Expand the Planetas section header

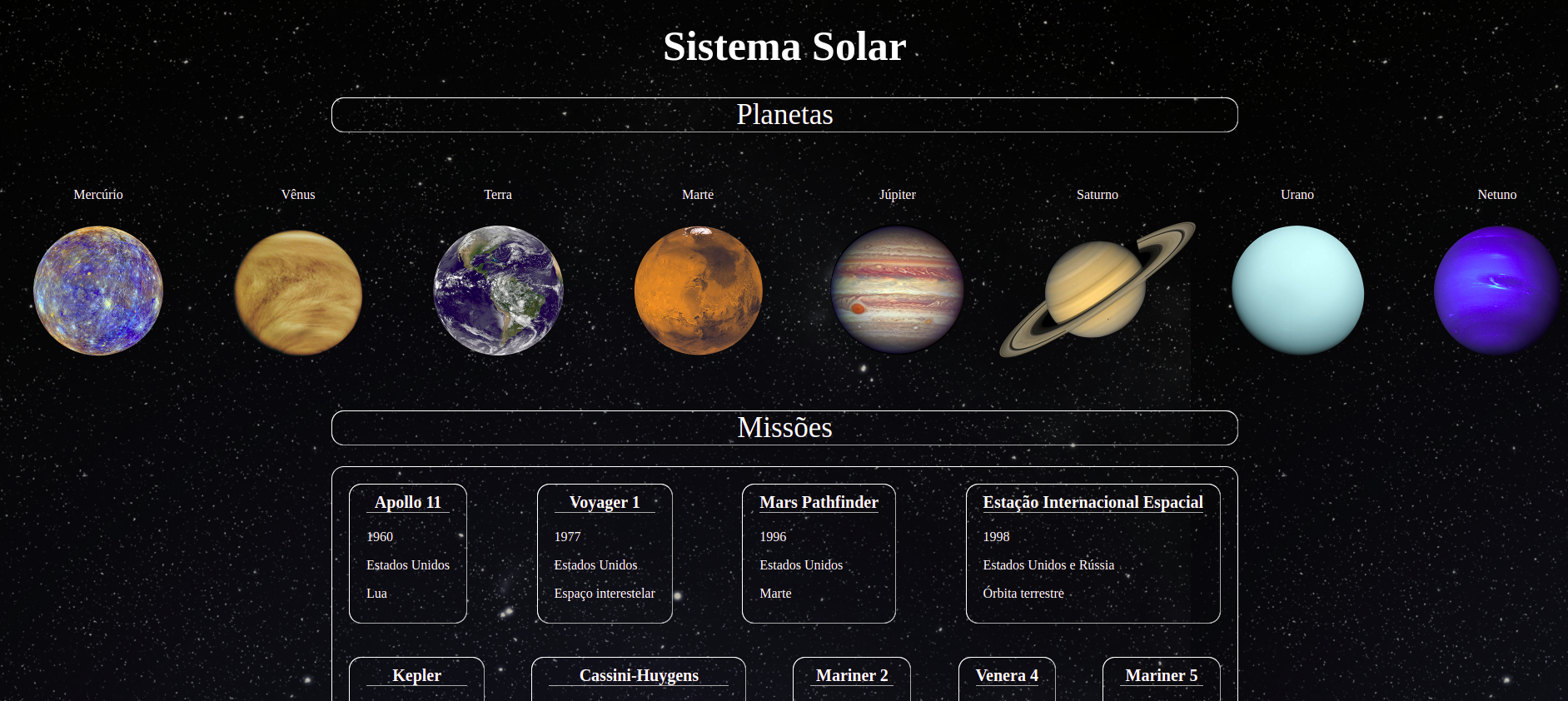click(x=784, y=115)
